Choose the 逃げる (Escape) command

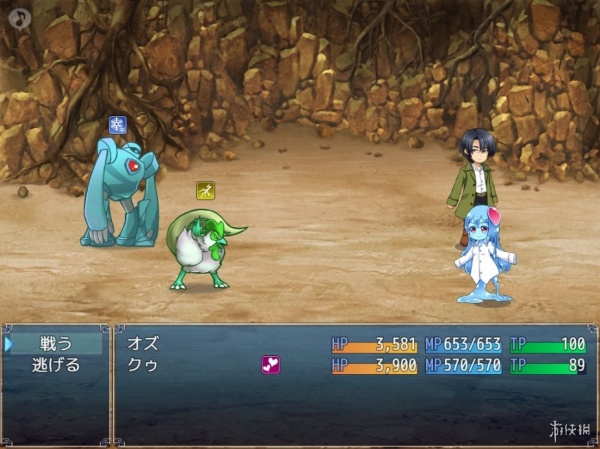[56, 365]
